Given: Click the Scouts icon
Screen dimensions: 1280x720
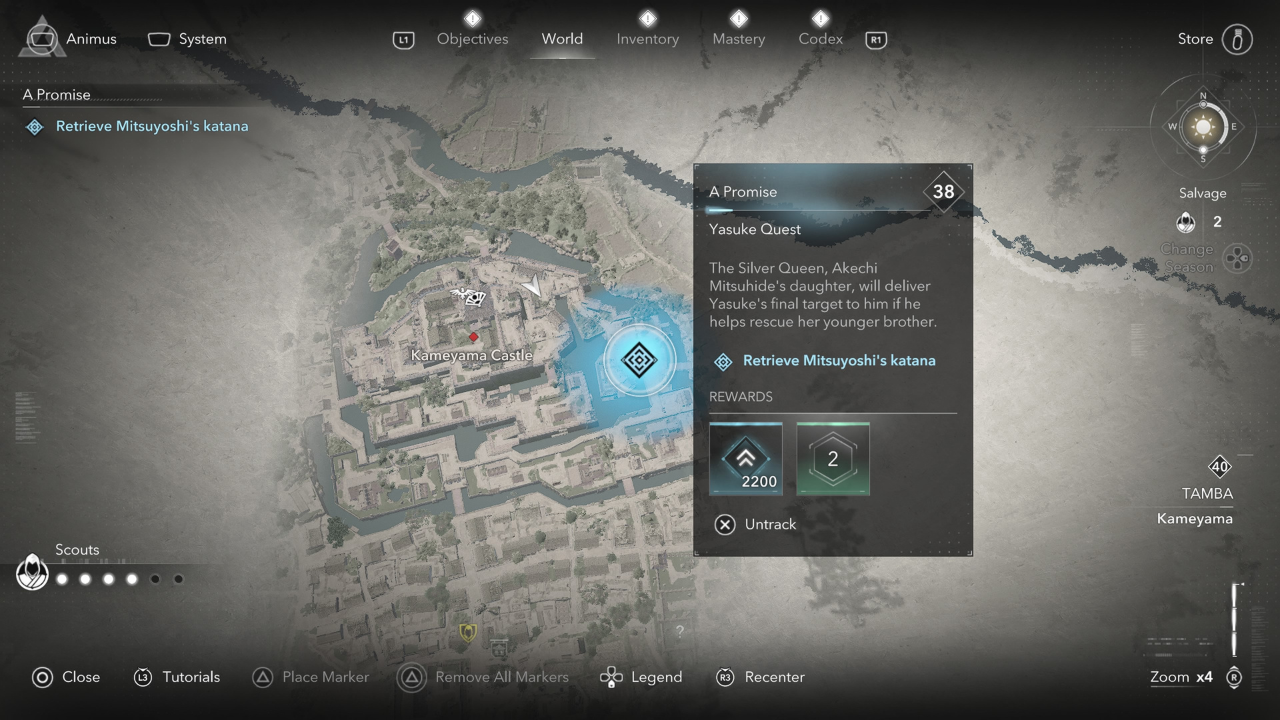Looking at the screenshot, I should coord(33,573).
